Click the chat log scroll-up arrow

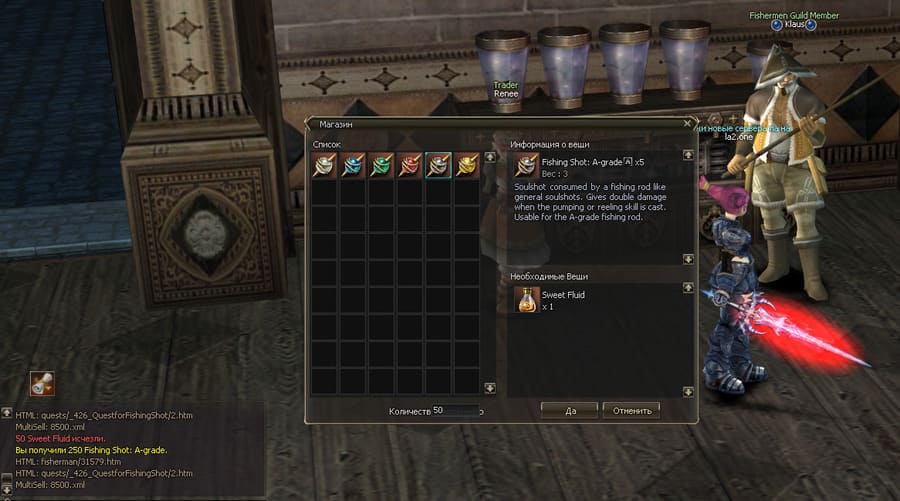tap(6, 412)
